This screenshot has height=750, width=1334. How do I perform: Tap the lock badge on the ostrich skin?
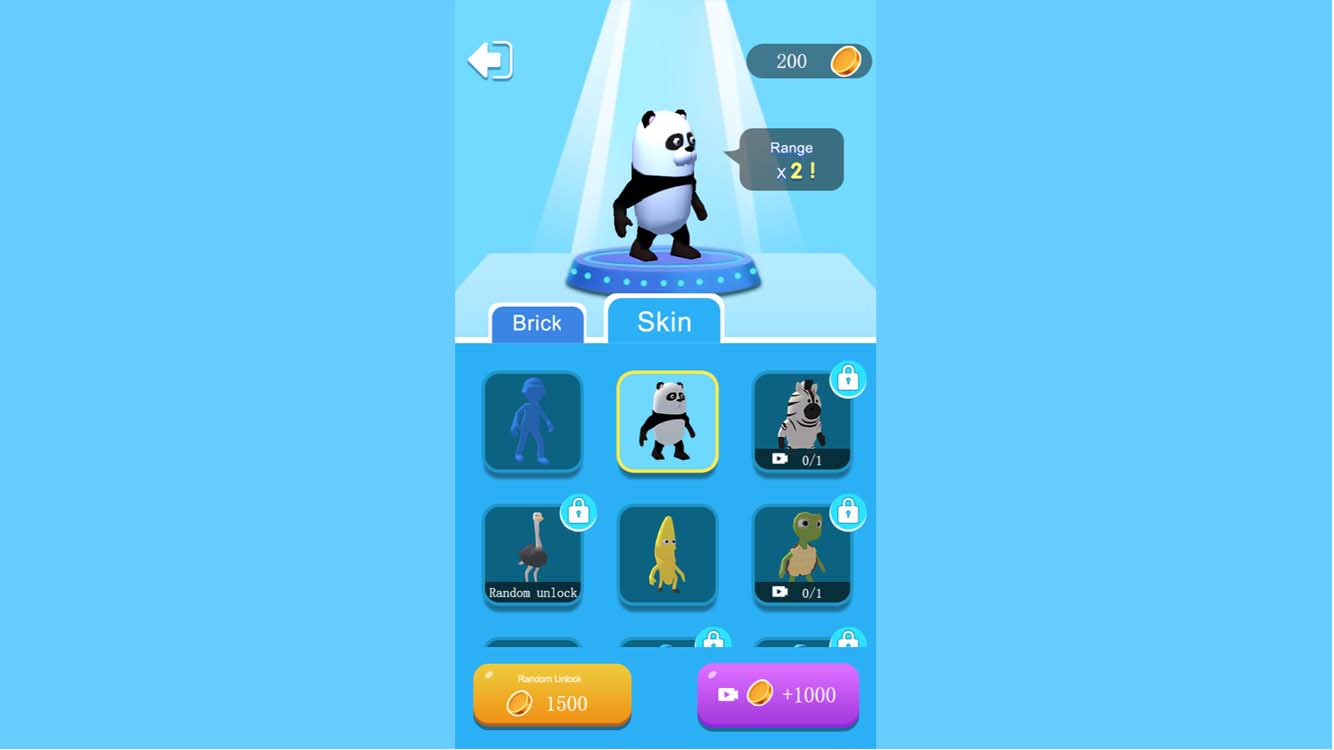tap(578, 513)
